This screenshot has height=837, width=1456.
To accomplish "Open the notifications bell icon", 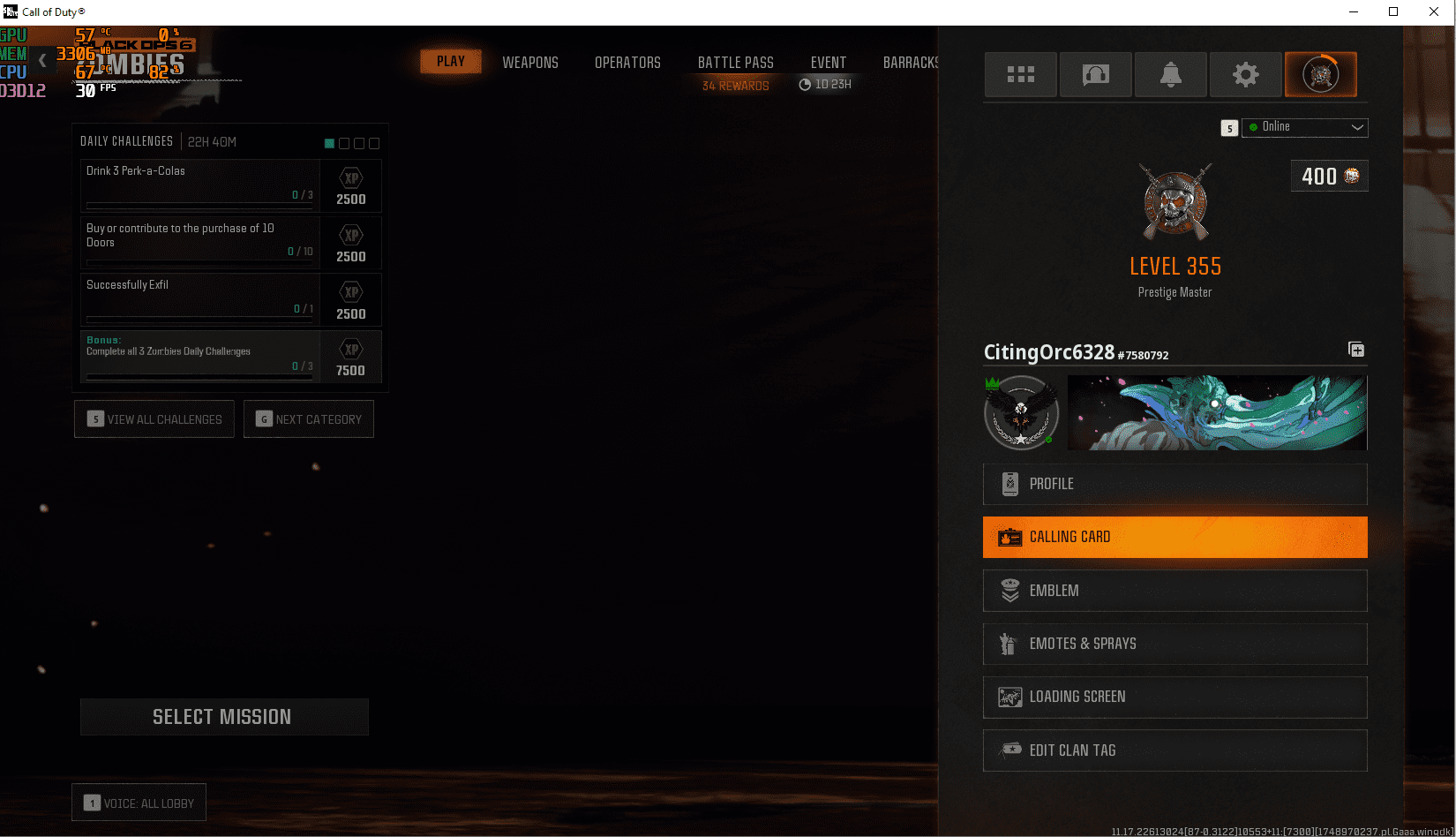I will click(1170, 74).
